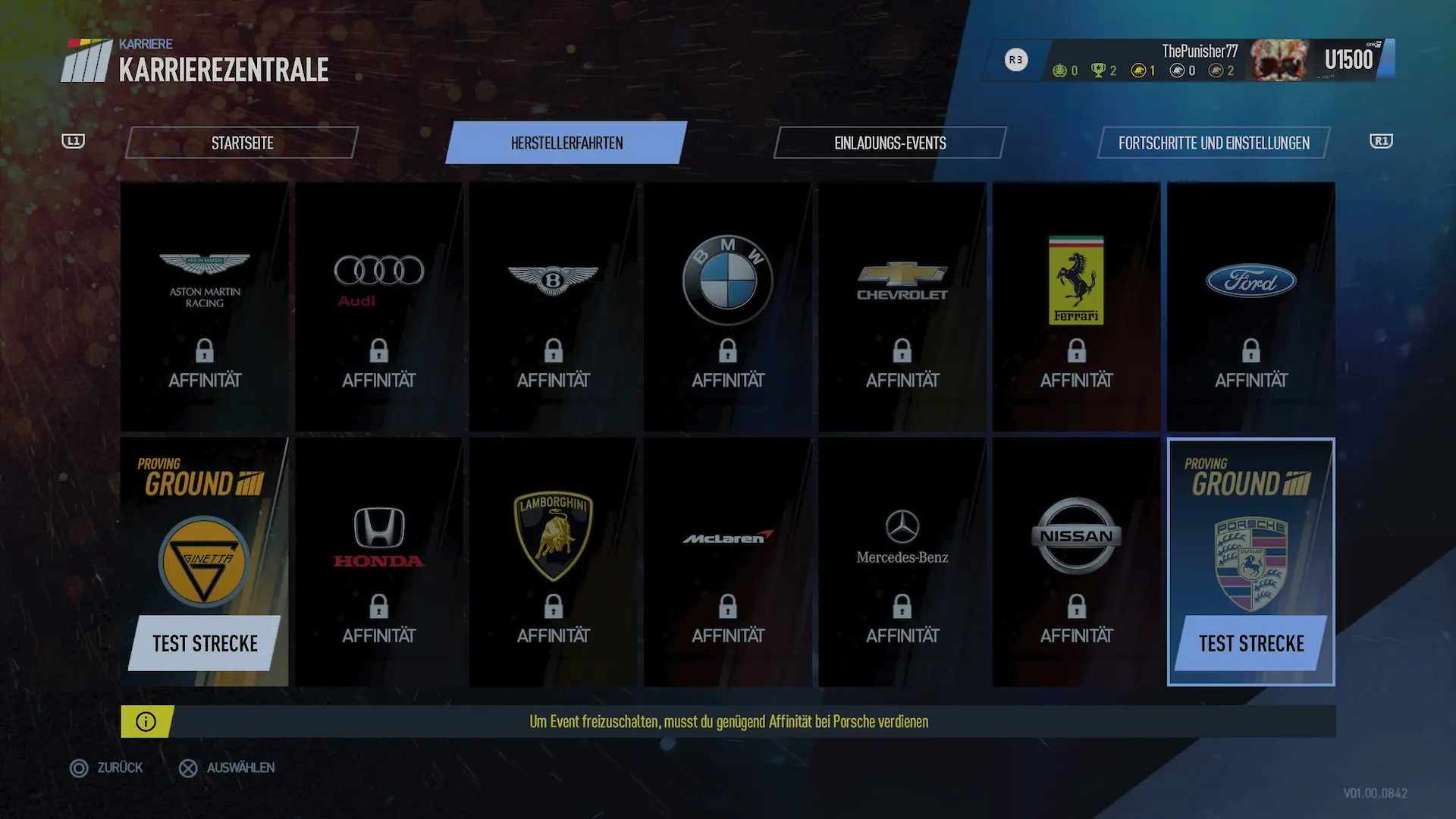Go to the Einladungs-Events tab
The width and height of the screenshot is (1456, 819).
tap(890, 143)
